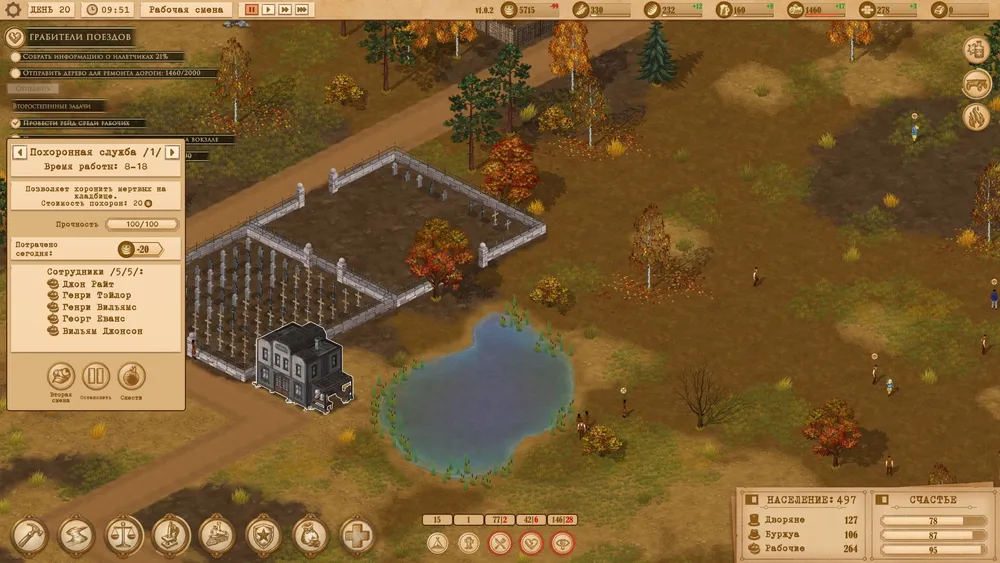Open the locomotive train menu
The width and height of the screenshot is (1000, 563).
click(217, 535)
